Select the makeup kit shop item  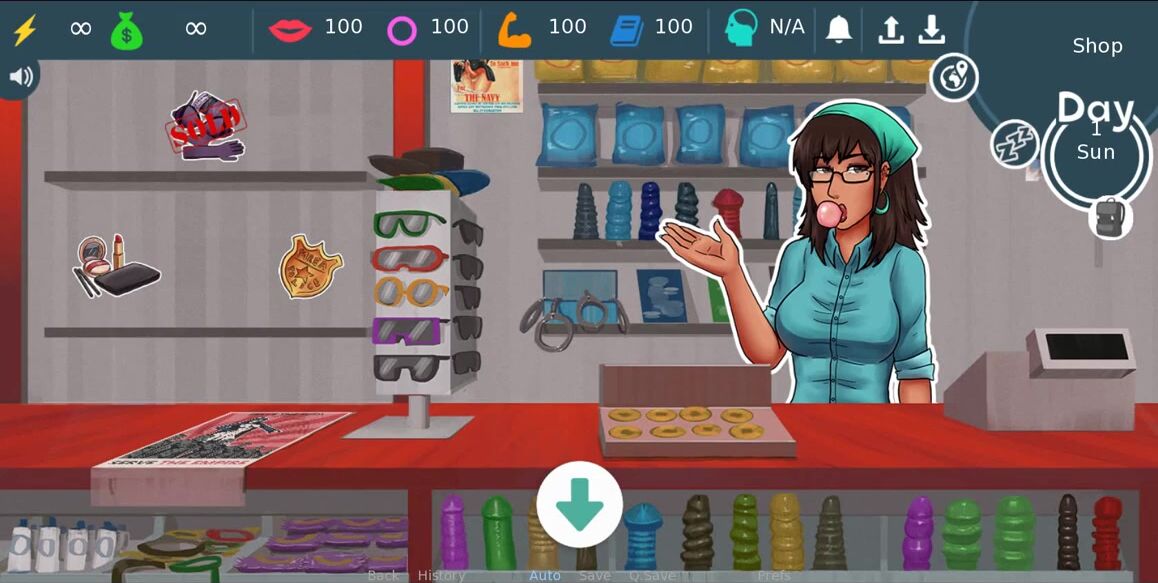pos(116,266)
